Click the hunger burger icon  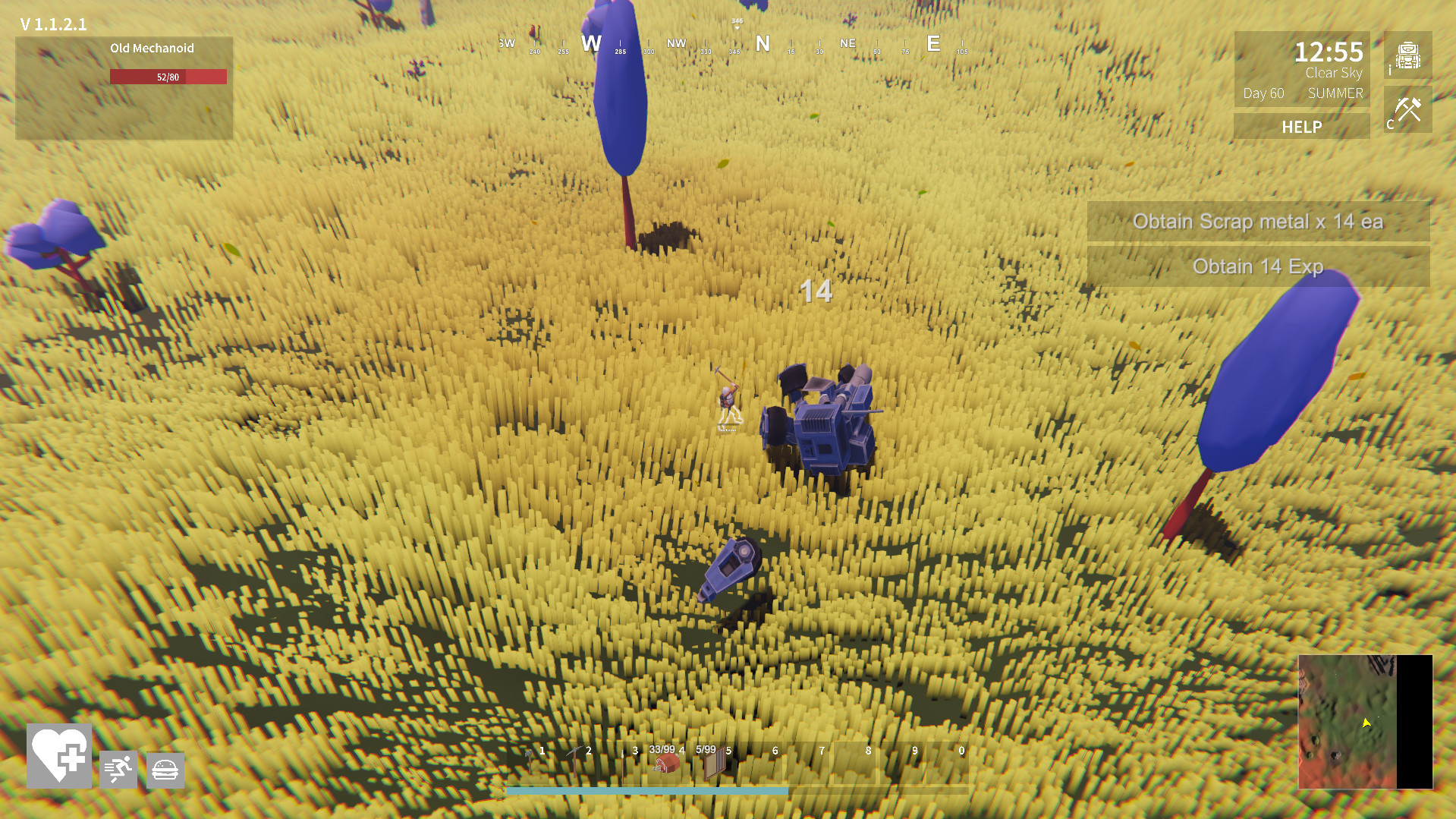(165, 770)
